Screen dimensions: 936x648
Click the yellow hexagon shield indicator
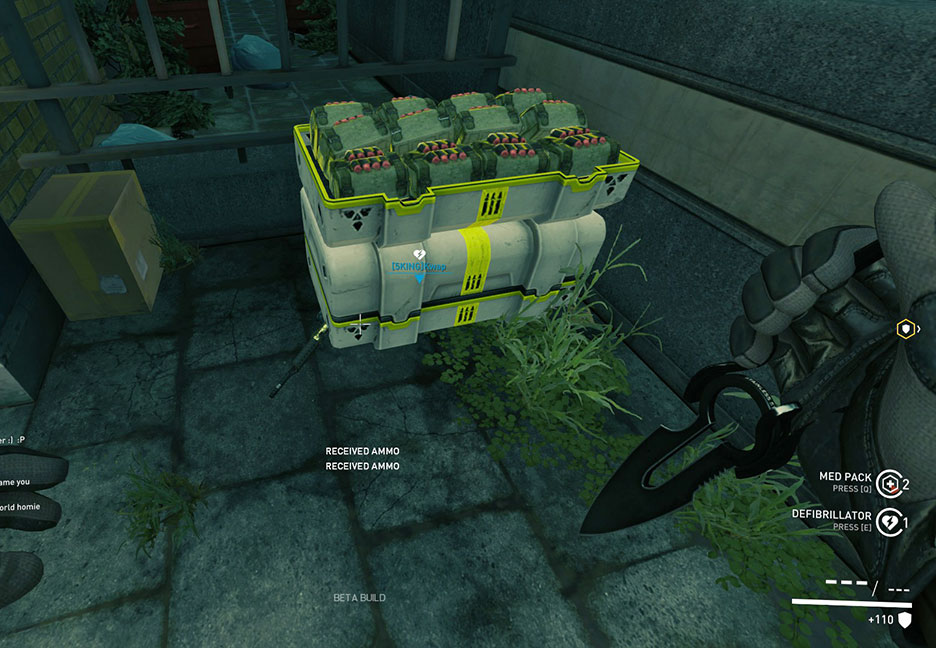[x=905, y=328]
